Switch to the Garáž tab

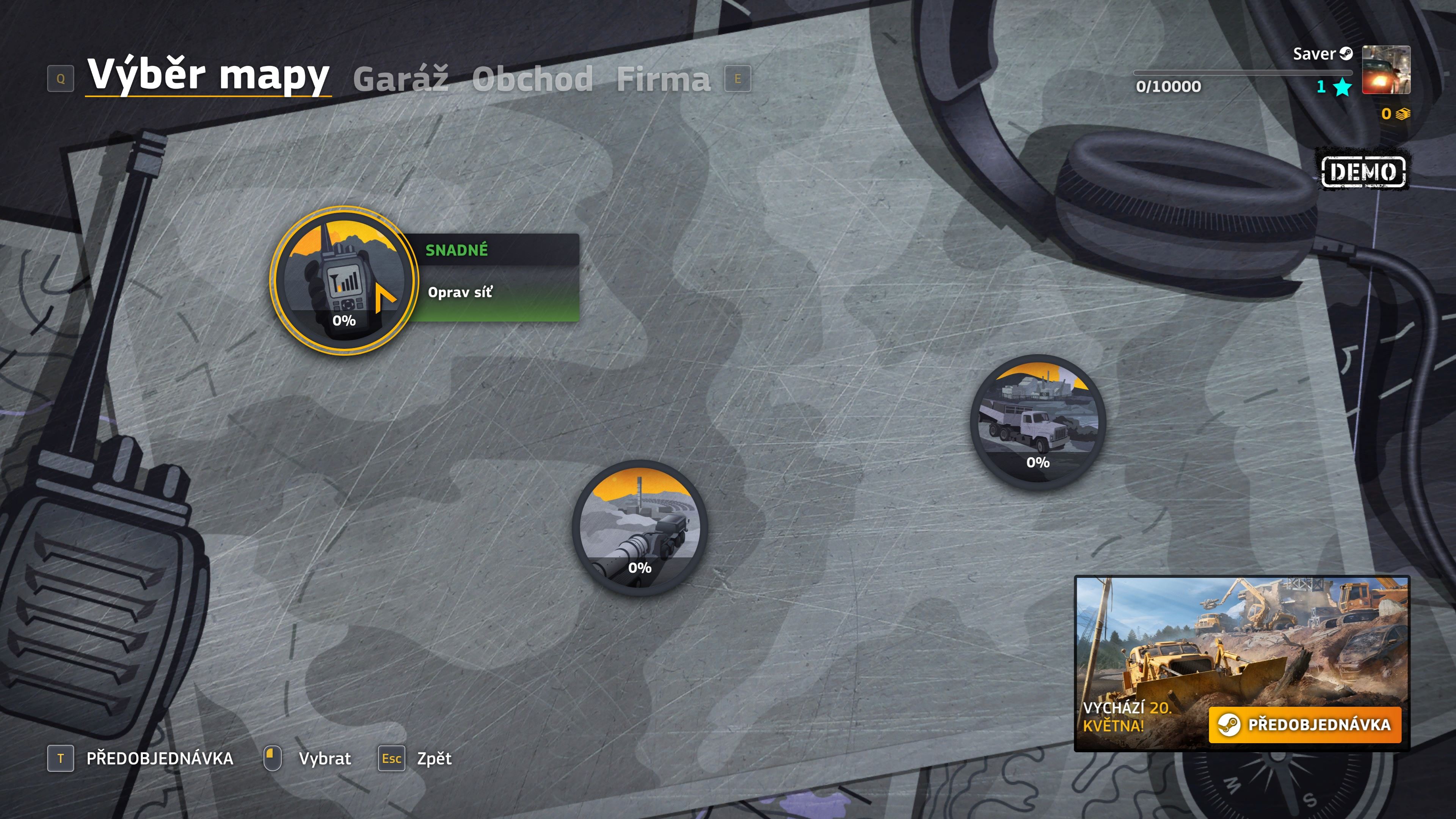click(x=401, y=78)
